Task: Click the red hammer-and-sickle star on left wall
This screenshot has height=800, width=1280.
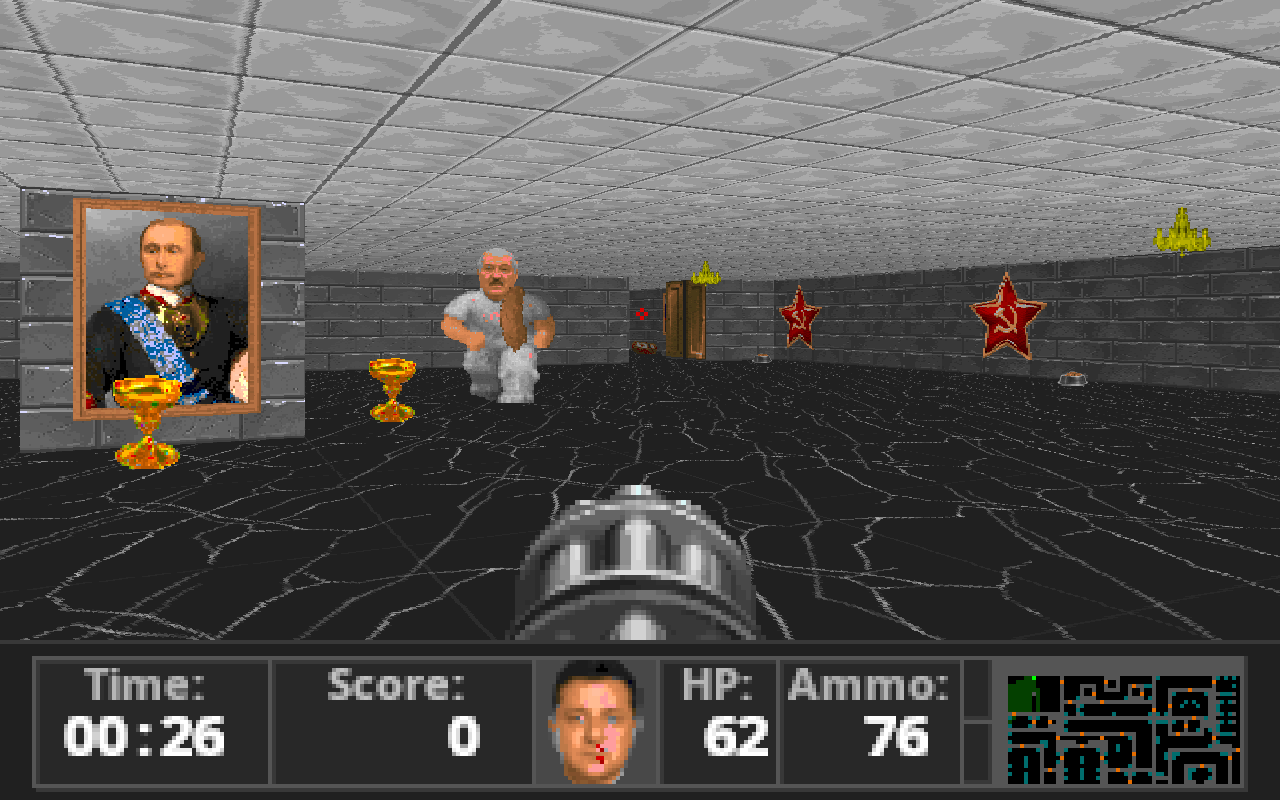Action: (800, 315)
